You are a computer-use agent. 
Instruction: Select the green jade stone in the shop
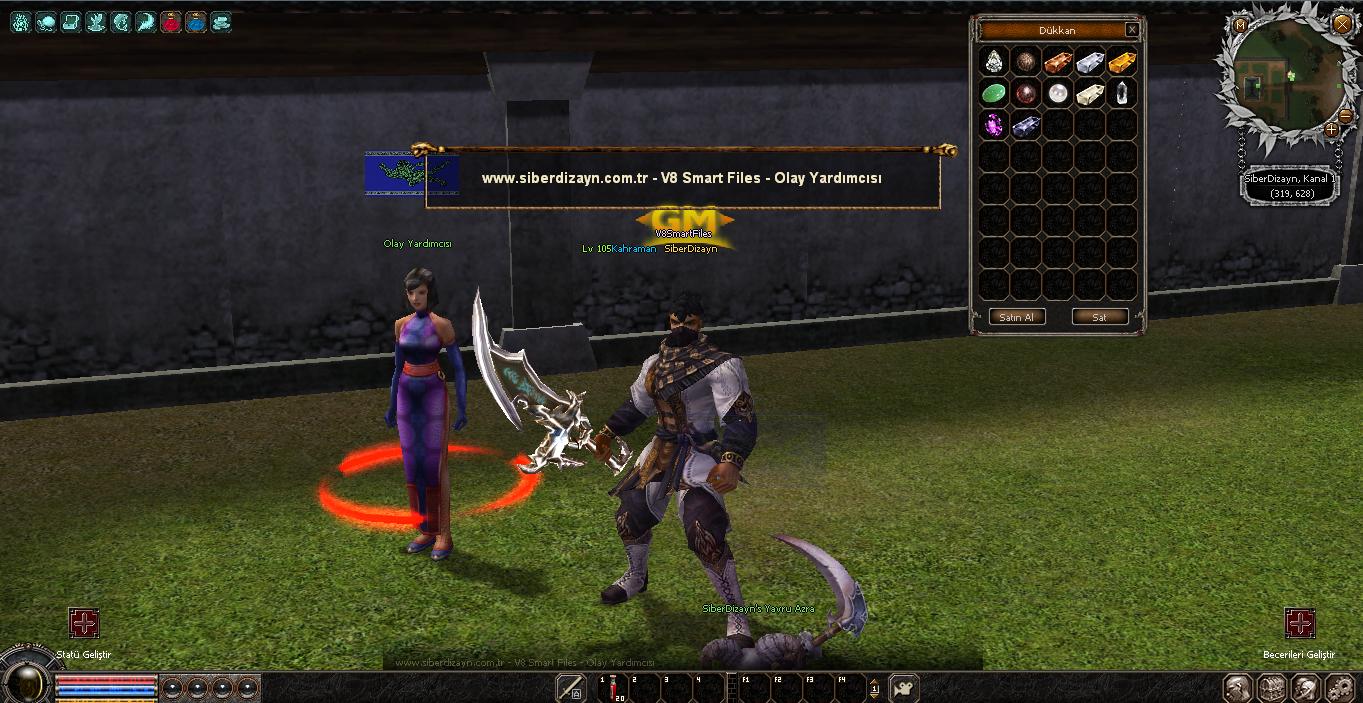(x=993, y=94)
